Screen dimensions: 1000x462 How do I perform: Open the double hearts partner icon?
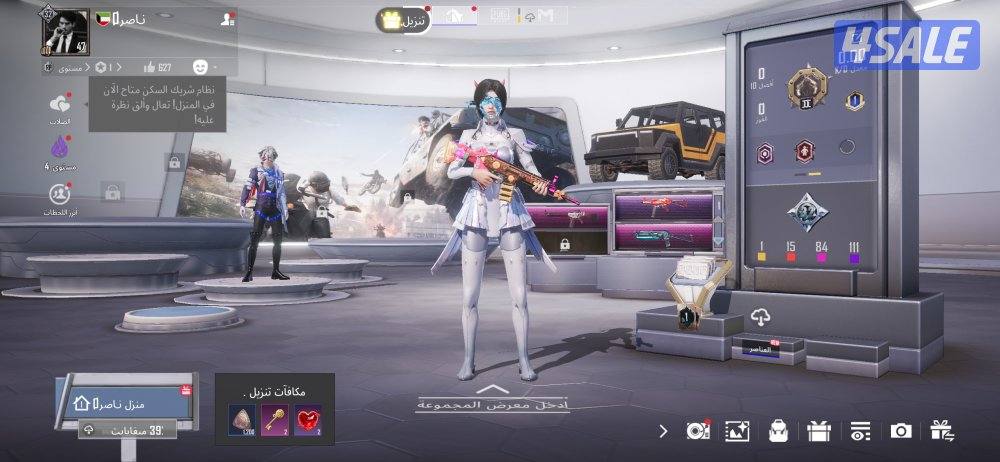point(60,104)
